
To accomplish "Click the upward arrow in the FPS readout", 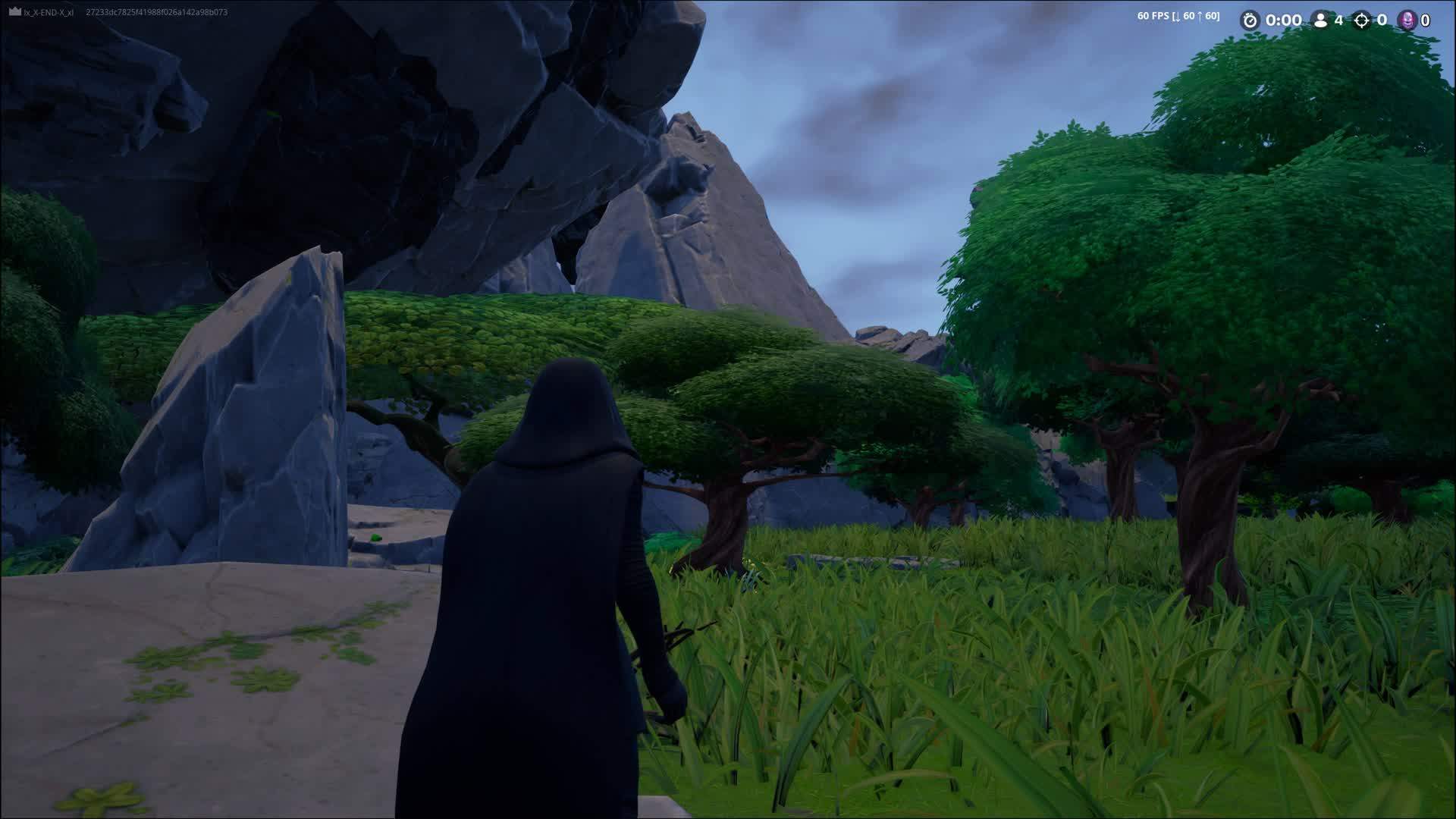I will [1200, 16].
